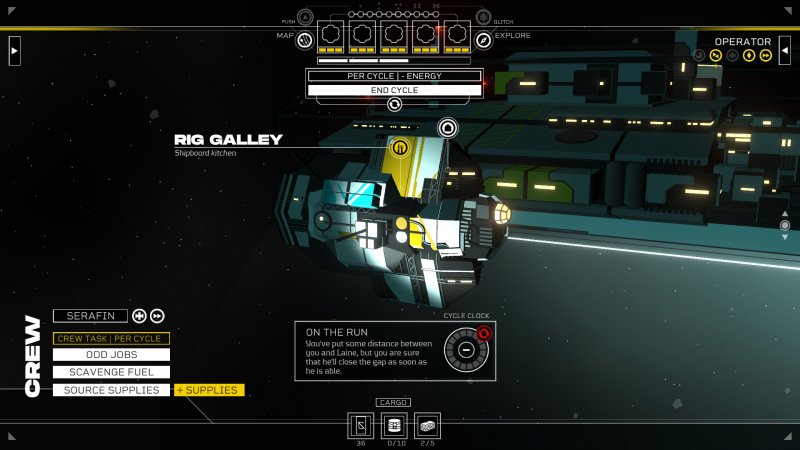Select the Rig Galley location marker

click(x=400, y=148)
